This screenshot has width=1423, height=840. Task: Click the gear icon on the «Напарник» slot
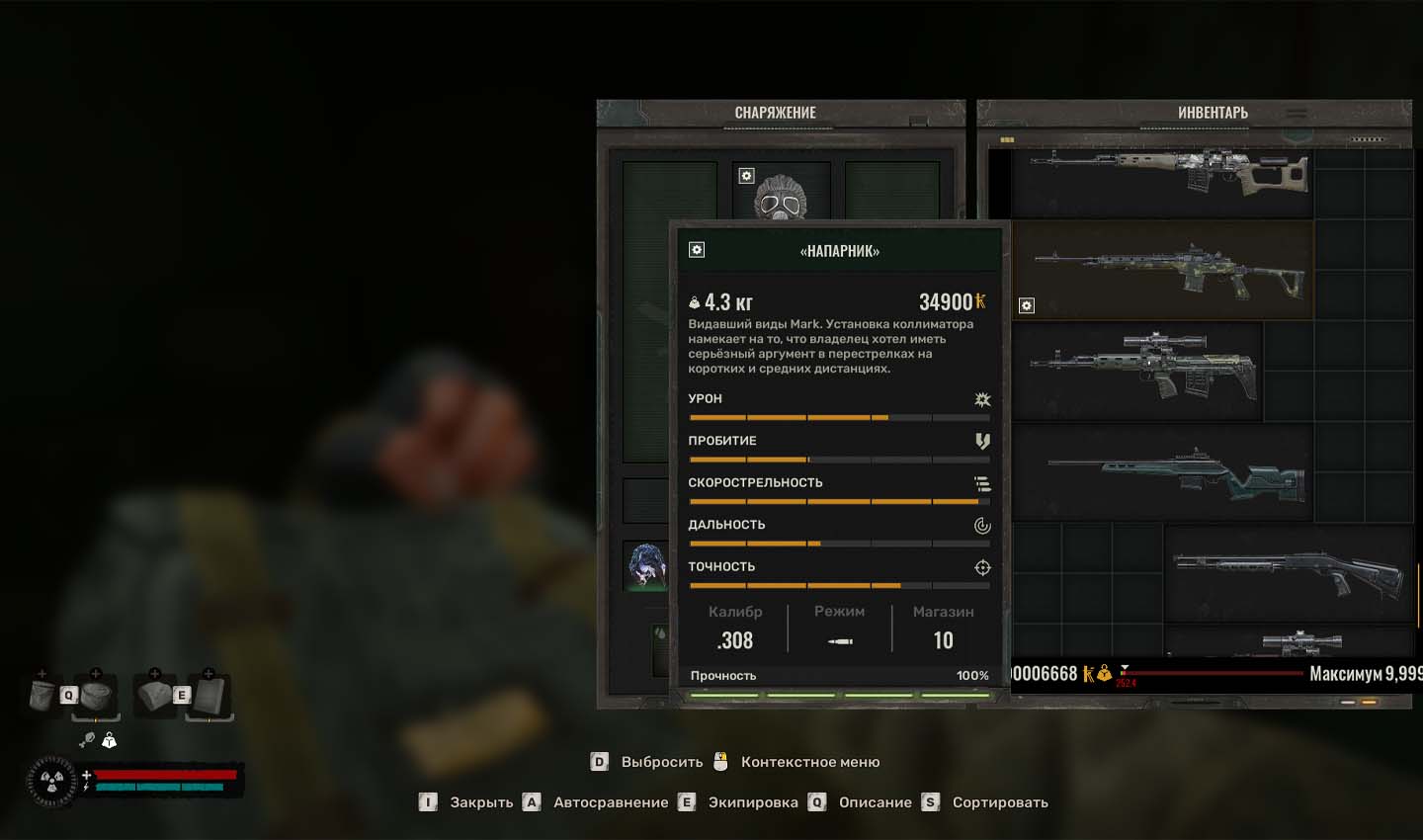[1027, 305]
